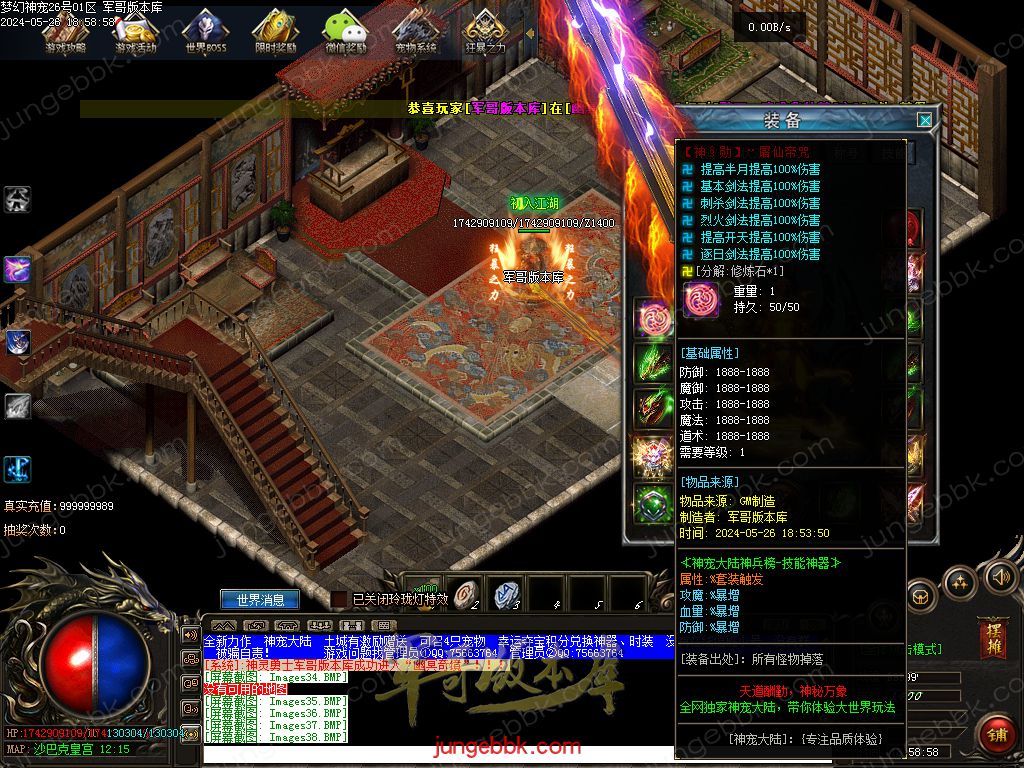The height and width of the screenshot is (768, 1024).
Task: Open the 限时奖励 timed rewards
Action: coord(275,32)
